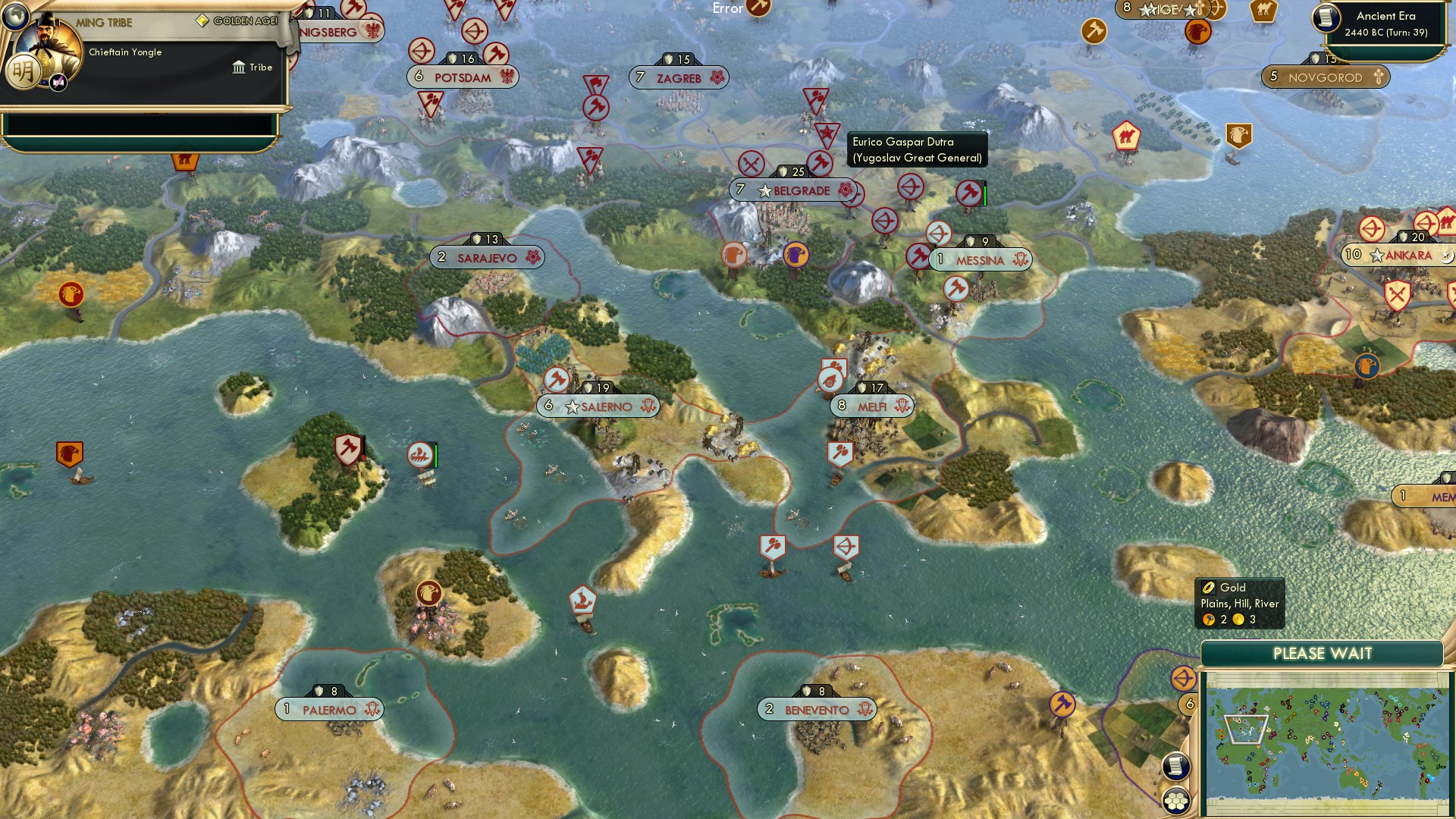
Task: Click the Tribe government icon
Action: coord(239,67)
